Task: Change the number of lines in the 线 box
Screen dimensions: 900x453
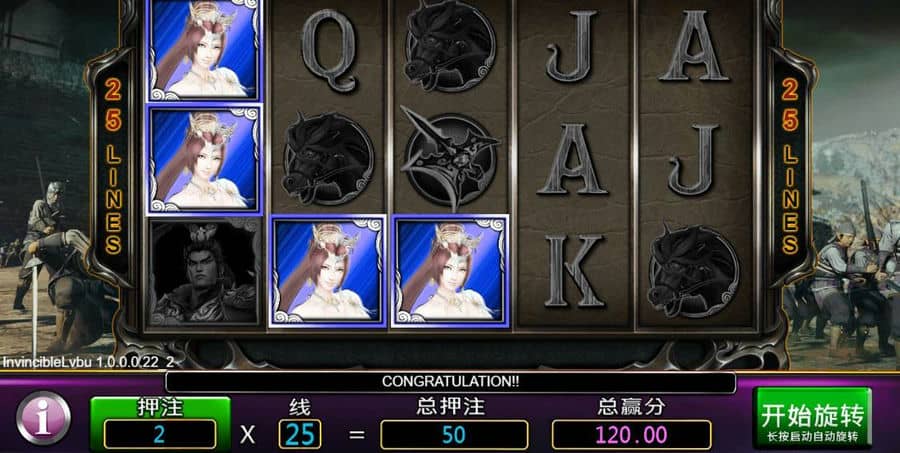Action: 300,434
